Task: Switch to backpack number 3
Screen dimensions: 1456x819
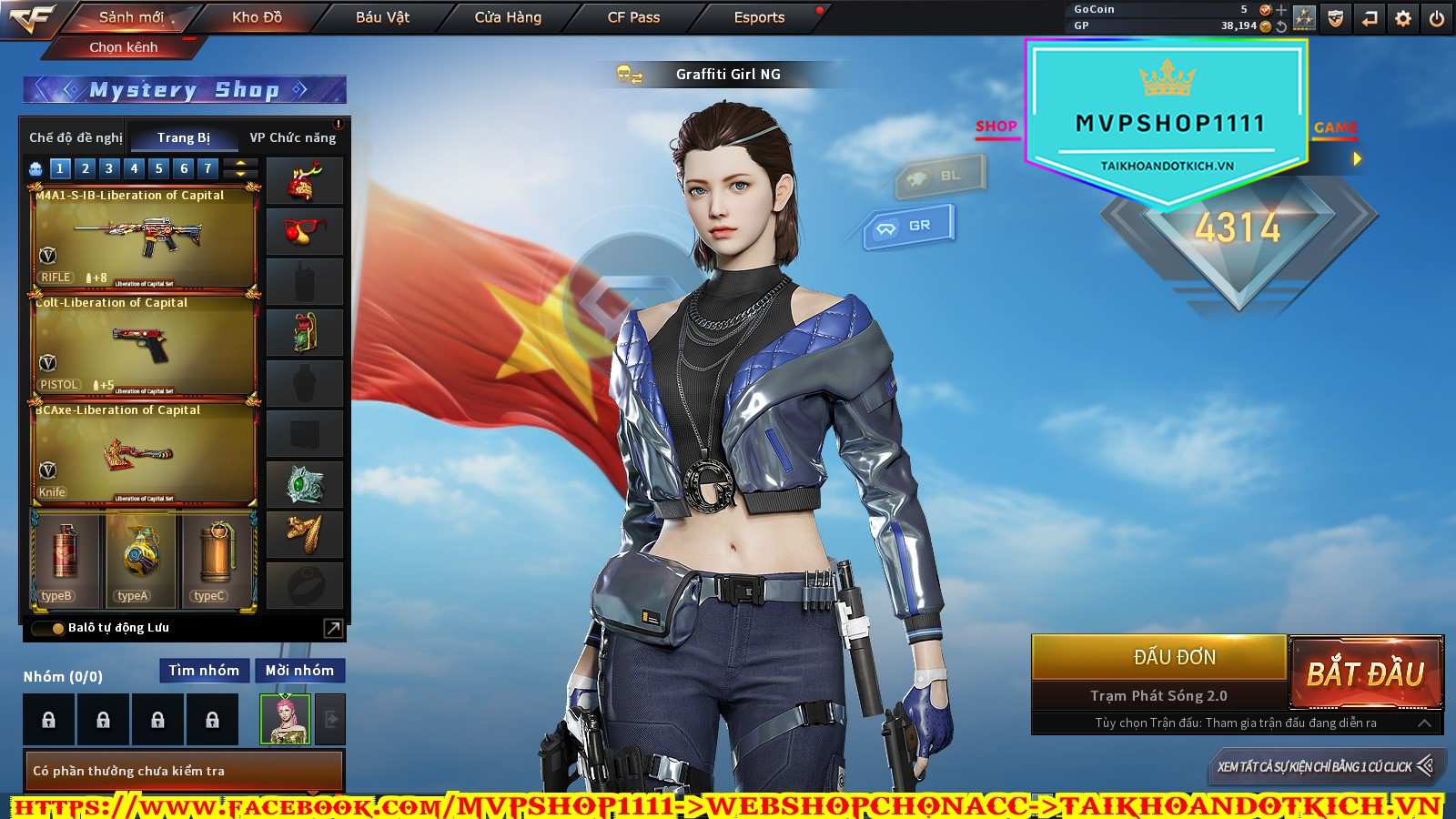Action: (x=109, y=168)
